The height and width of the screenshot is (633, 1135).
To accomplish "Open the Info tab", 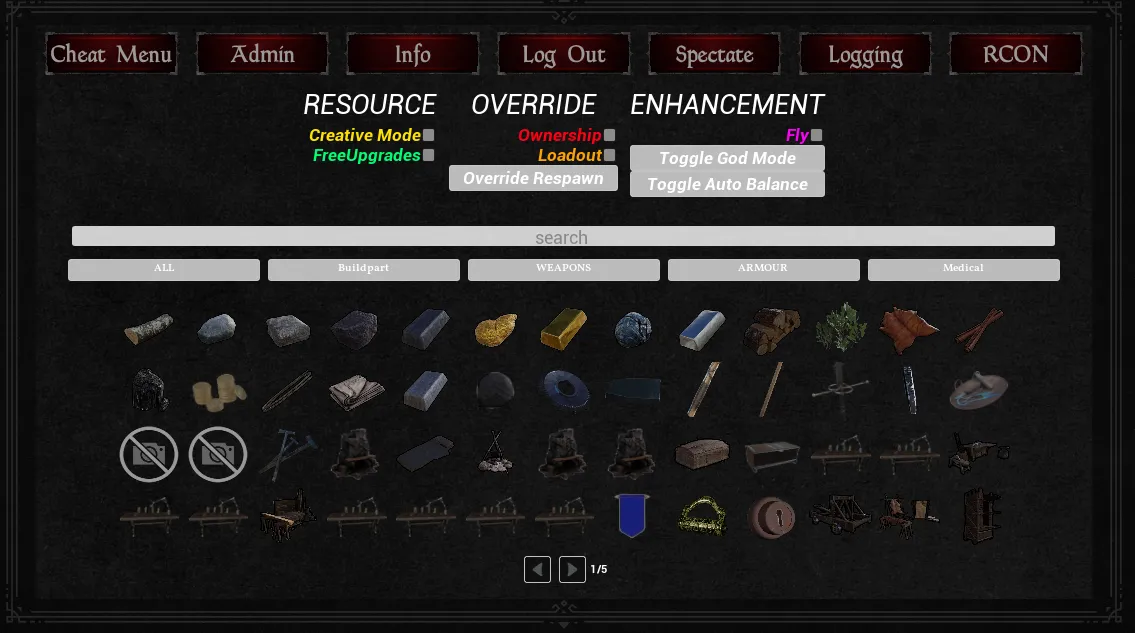I will (x=412, y=54).
